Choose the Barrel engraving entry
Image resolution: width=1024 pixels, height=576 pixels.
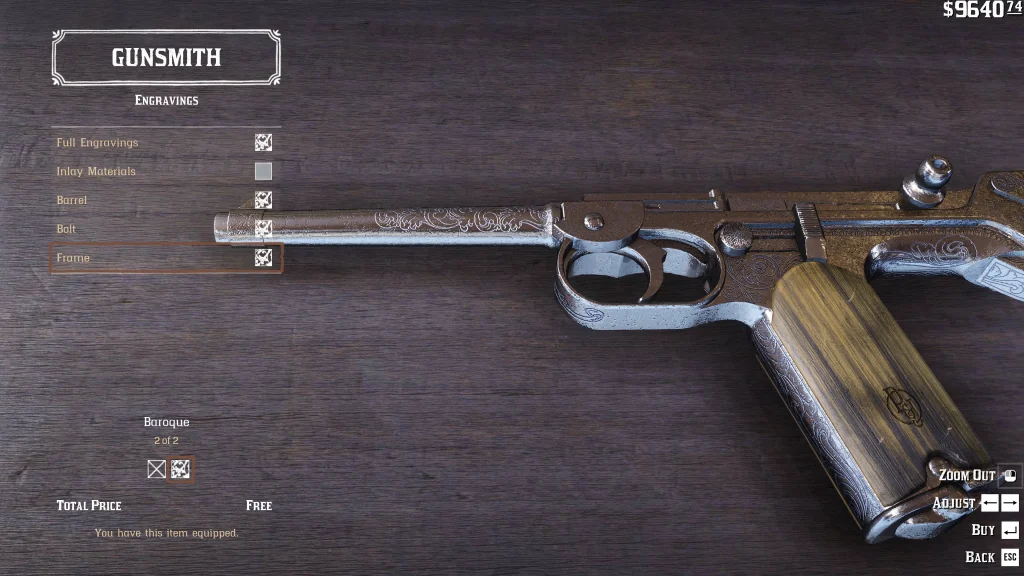click(x=165, y=200)
